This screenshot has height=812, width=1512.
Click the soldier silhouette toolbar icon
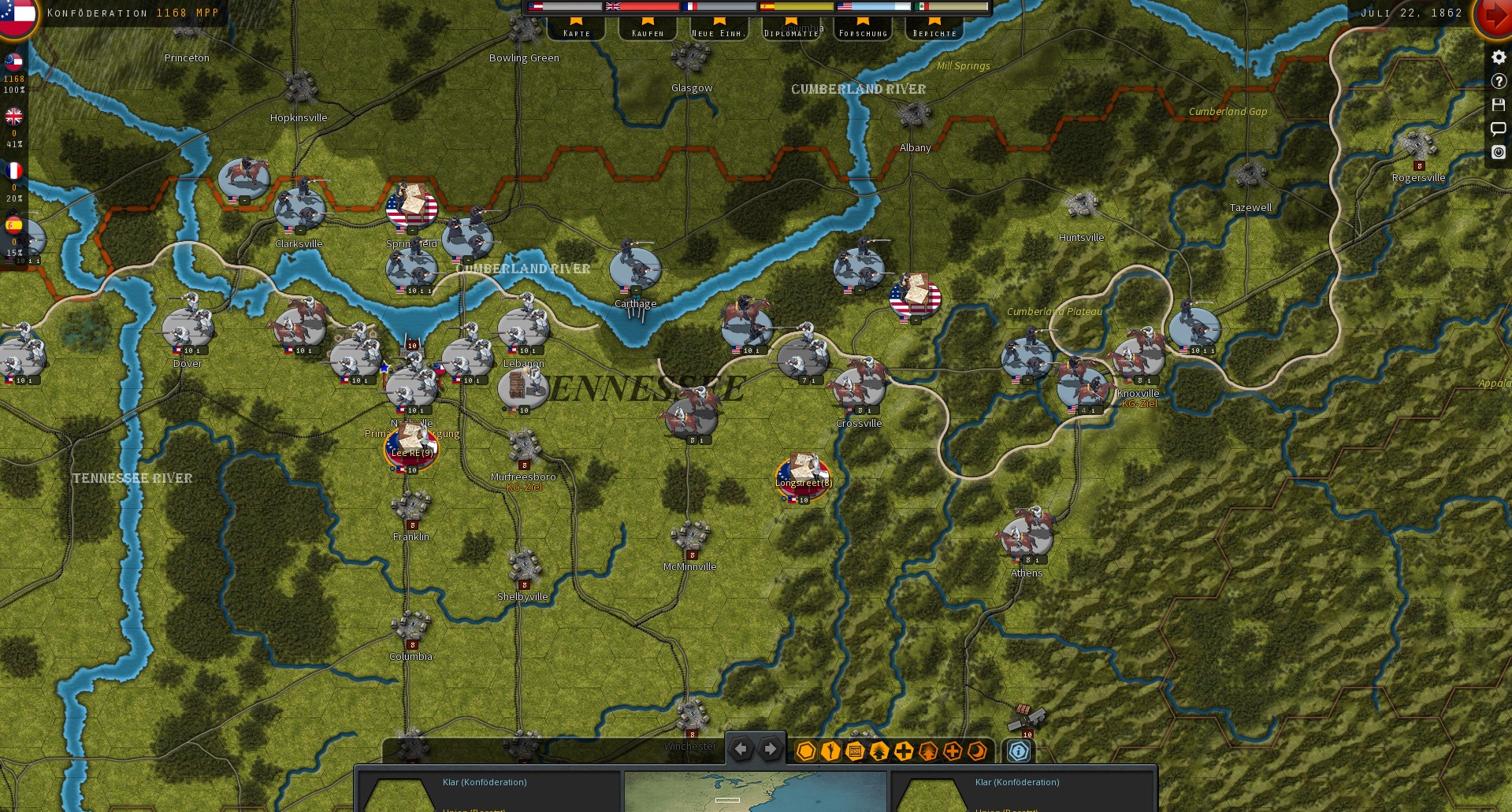[829, 751]
